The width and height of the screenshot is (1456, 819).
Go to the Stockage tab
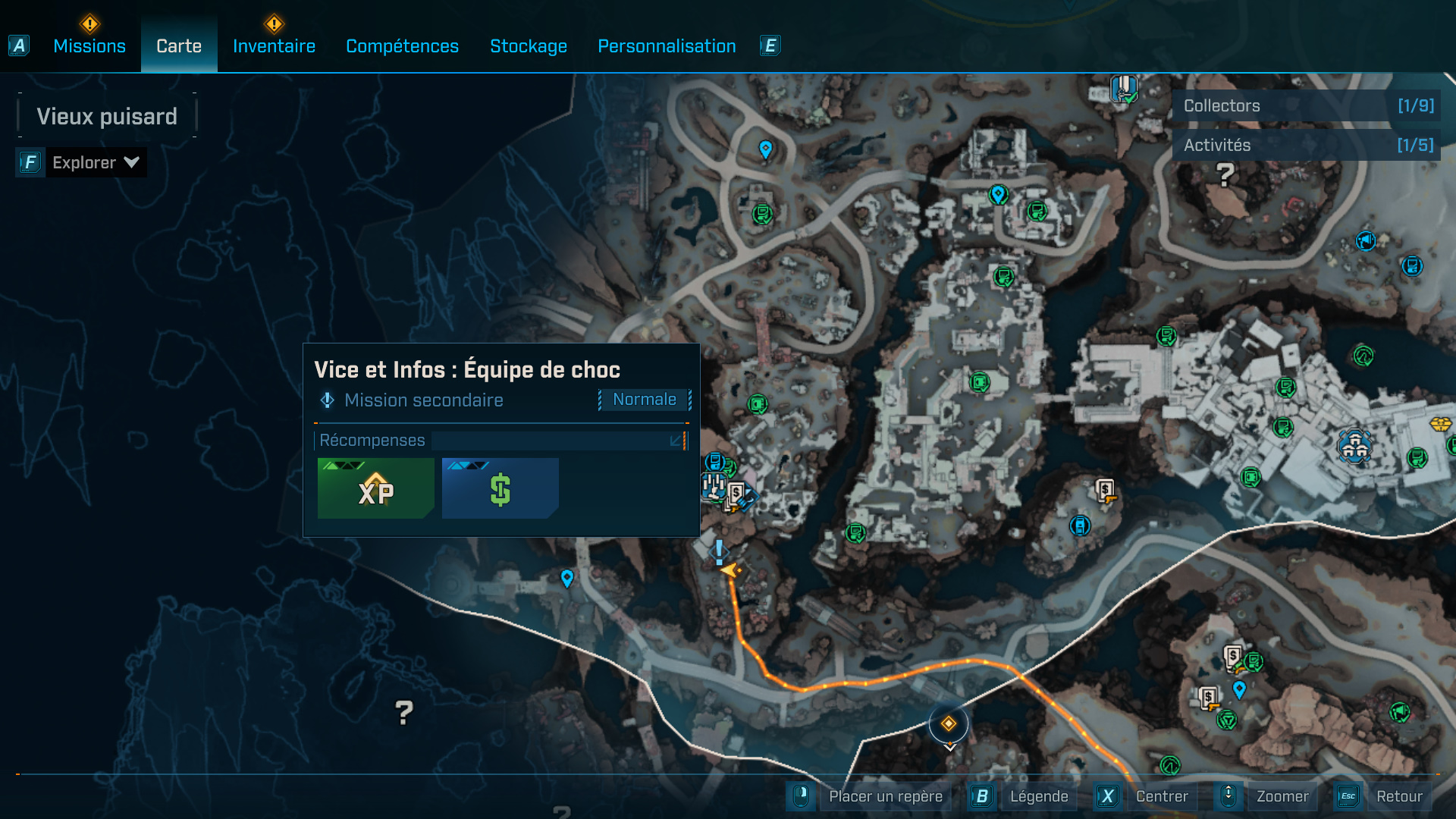(x=529, y=46)
